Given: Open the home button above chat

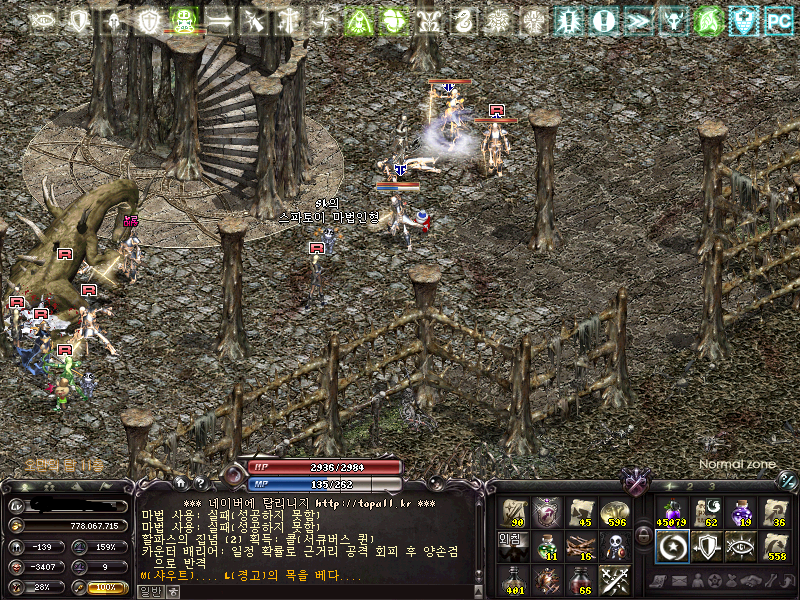Looking at the screenshot, I should coord(181,483).
